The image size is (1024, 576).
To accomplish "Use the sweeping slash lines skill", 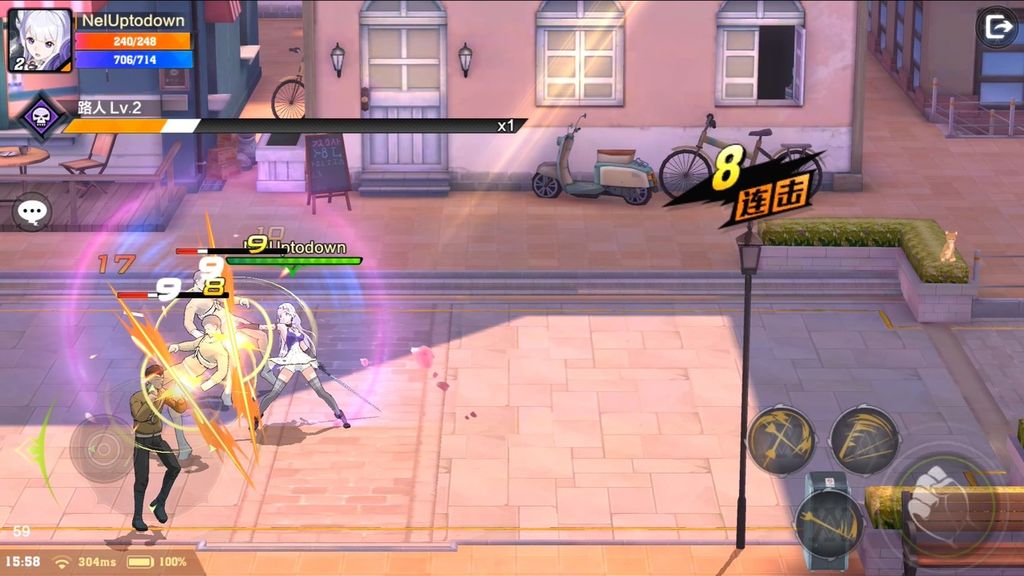I will tap(864, 440).
